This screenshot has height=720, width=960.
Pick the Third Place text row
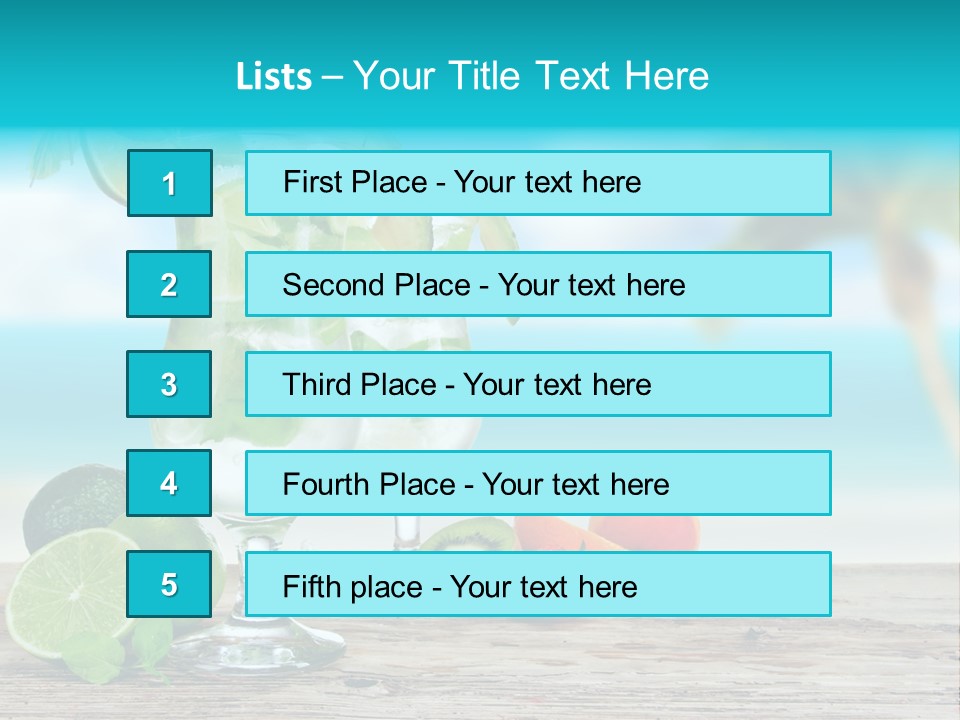pyautogui.click(x=538, y=384)
